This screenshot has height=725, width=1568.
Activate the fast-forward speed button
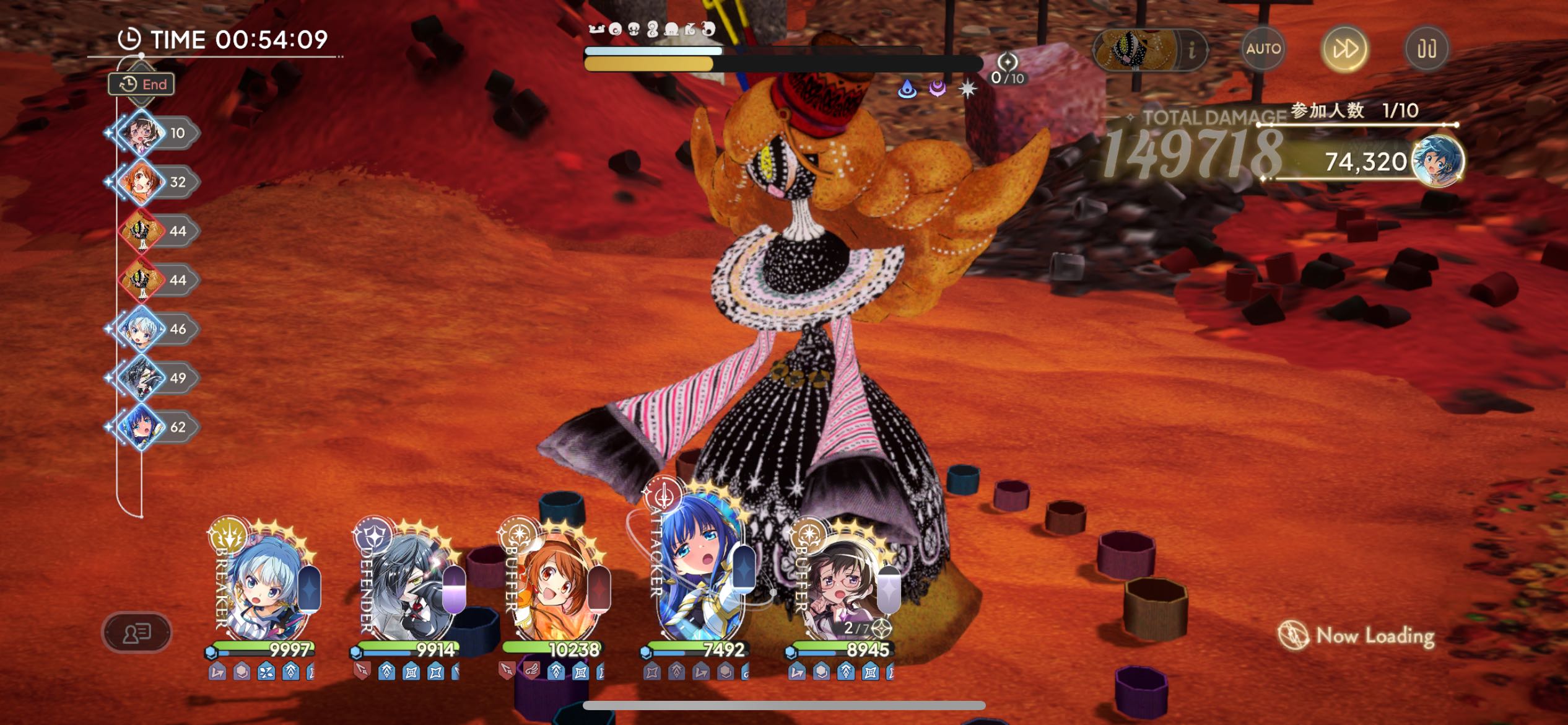[1344, 49]
